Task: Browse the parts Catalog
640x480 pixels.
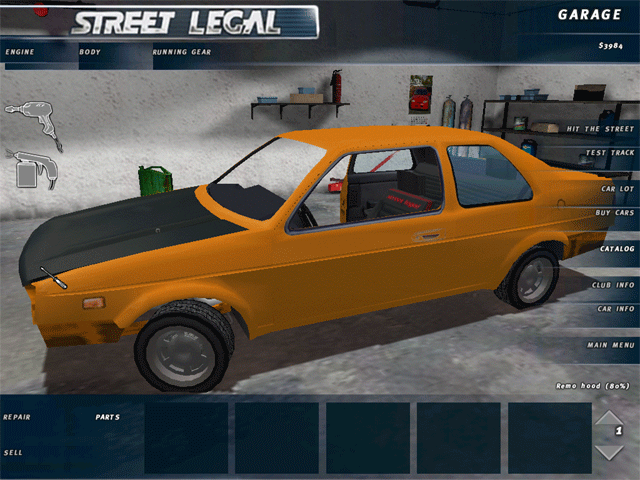Action: coord(617,248)
